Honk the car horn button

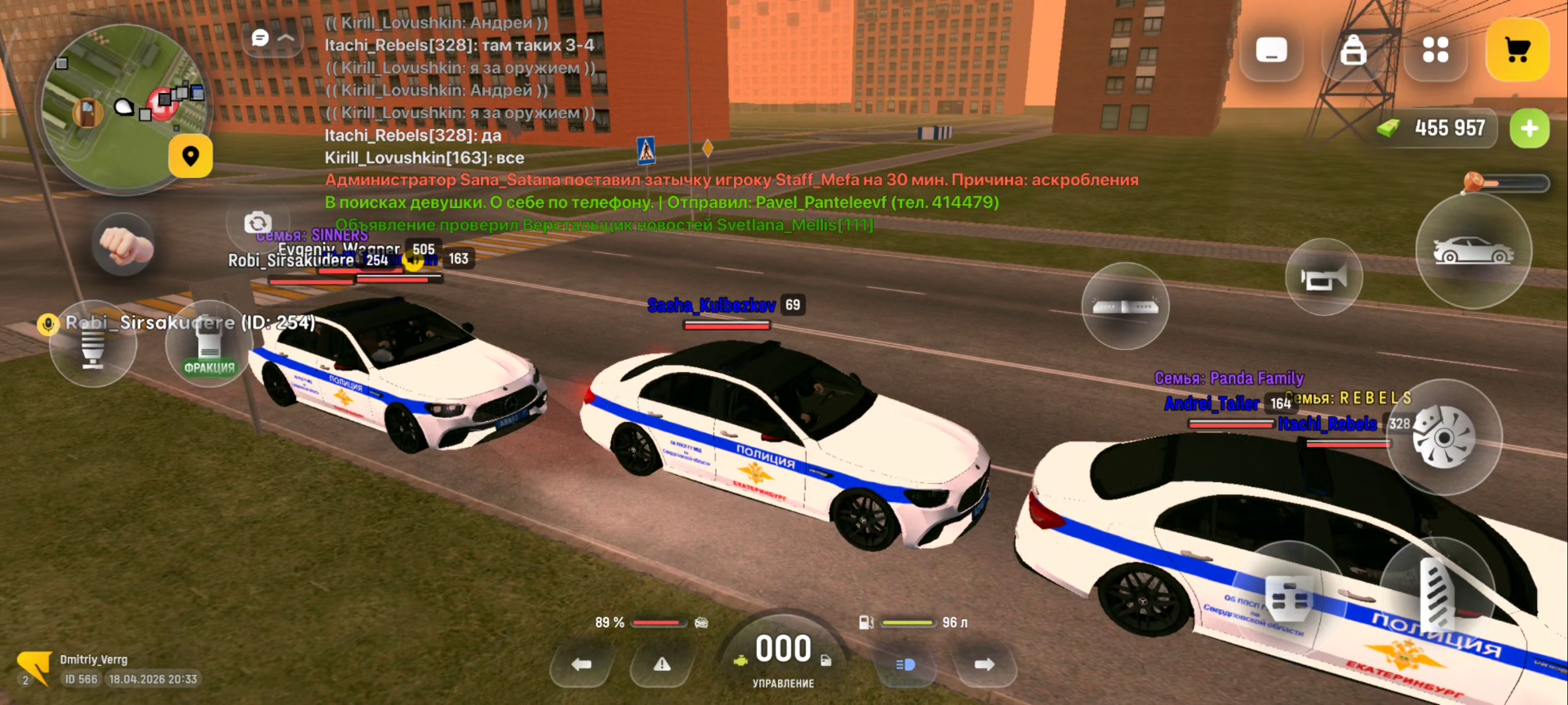point(1323,278)
